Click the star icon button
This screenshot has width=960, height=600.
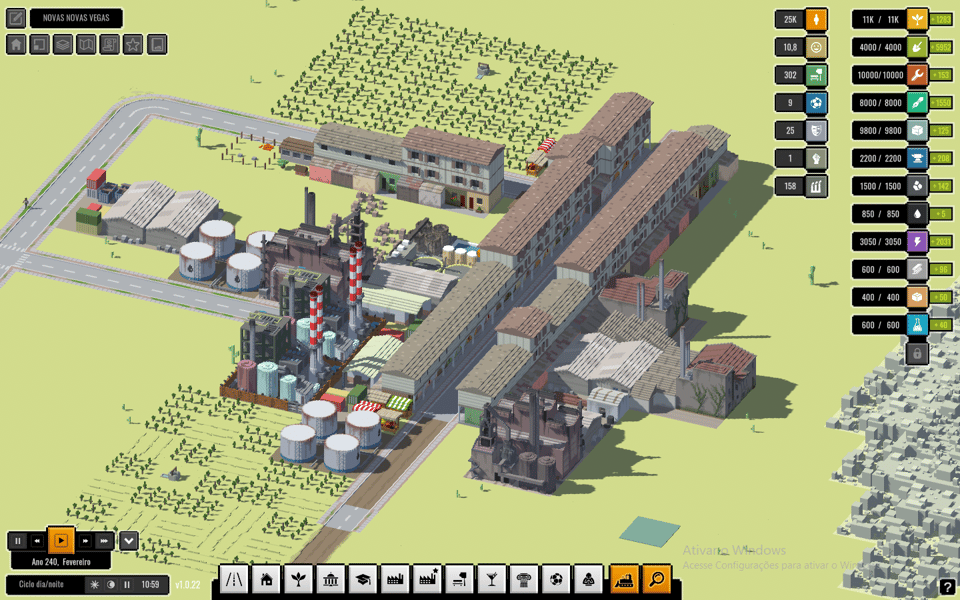[133, 45]
